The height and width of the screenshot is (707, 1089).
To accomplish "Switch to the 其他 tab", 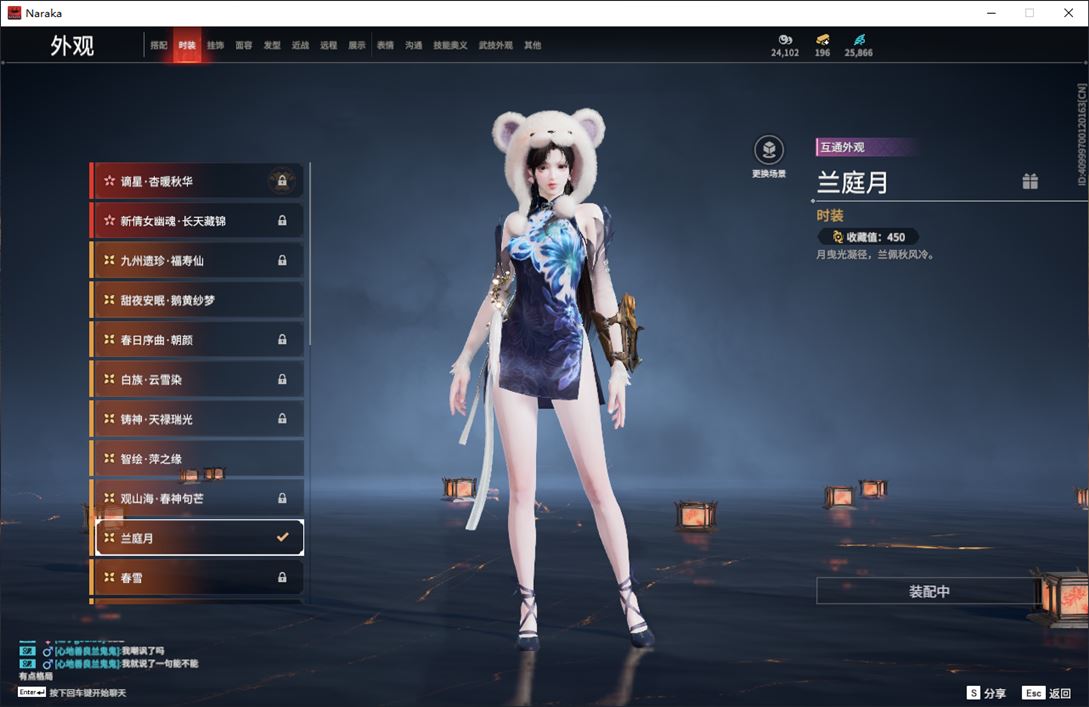I will click(532, 46).
